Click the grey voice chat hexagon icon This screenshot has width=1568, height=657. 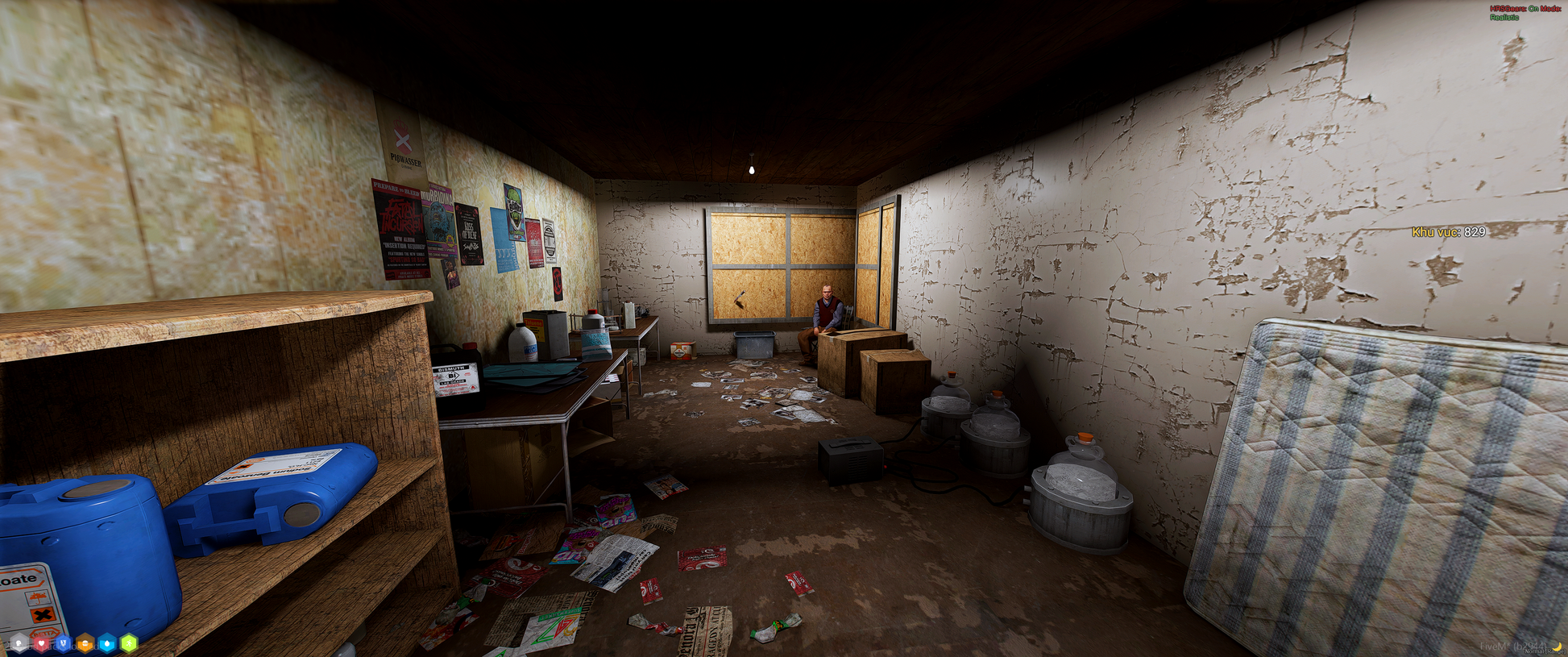coord(19,643)
